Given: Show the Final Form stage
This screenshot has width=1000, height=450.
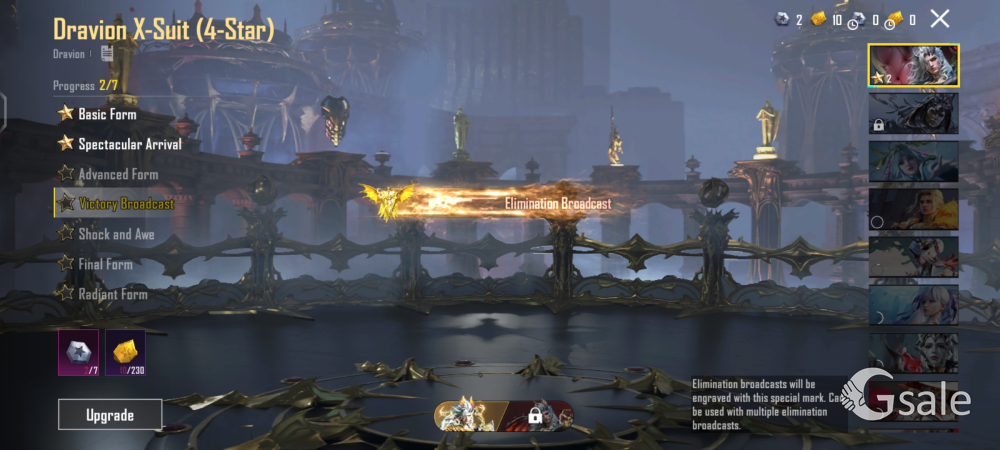Looking at the screenshot, I should point(105,264).
